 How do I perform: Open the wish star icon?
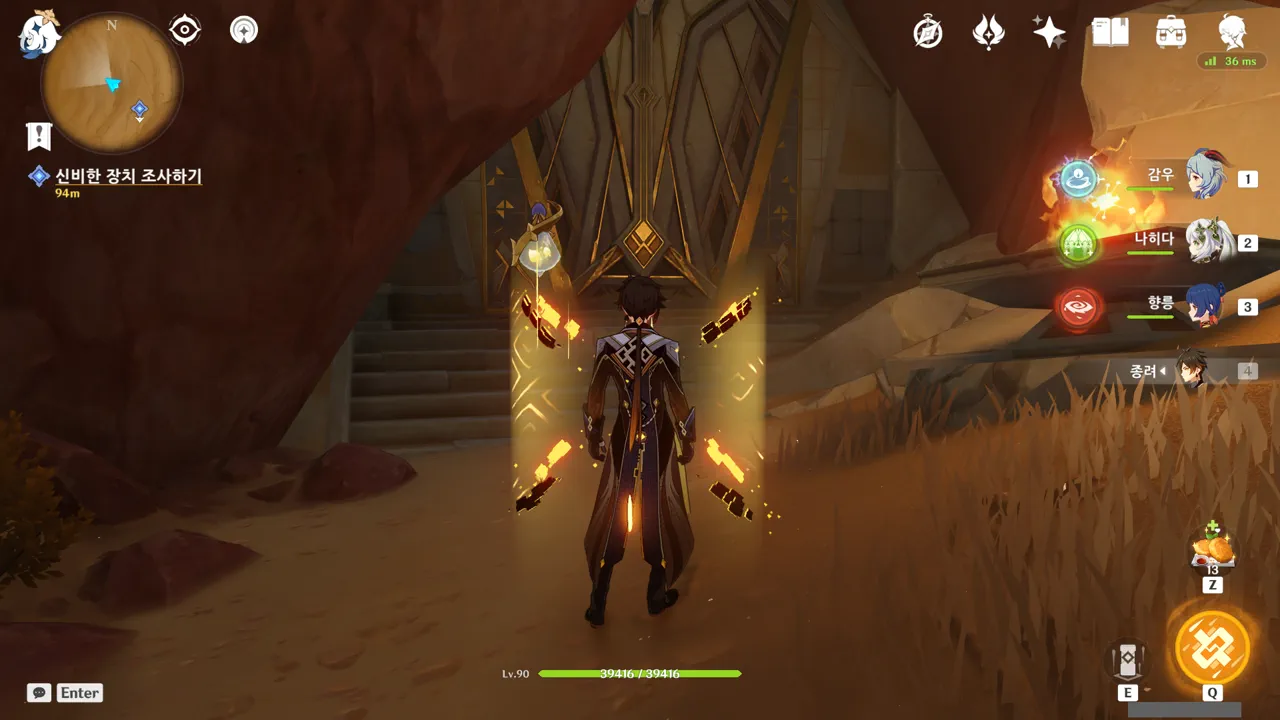pos(1049,33)
